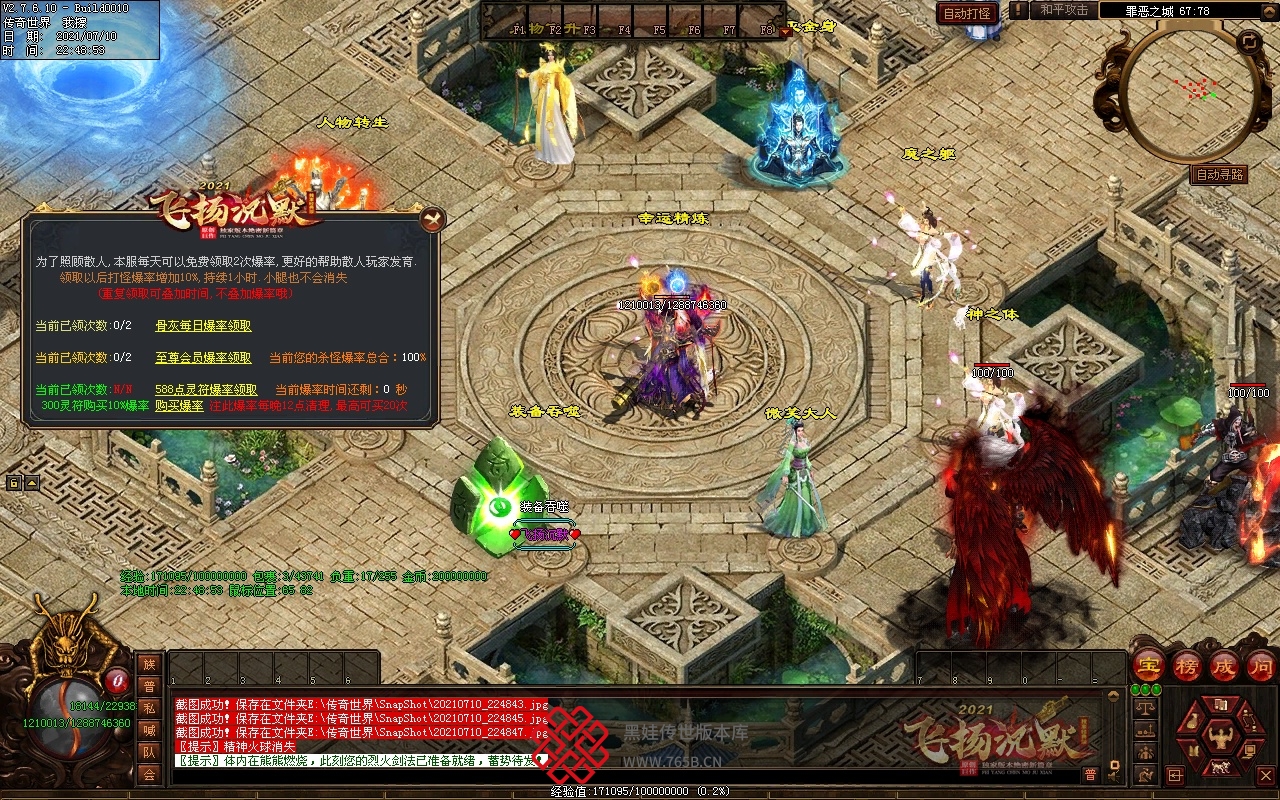Choose the 购买爆率 purchase link
1280x800 pixels.
[x=179, y=406]
